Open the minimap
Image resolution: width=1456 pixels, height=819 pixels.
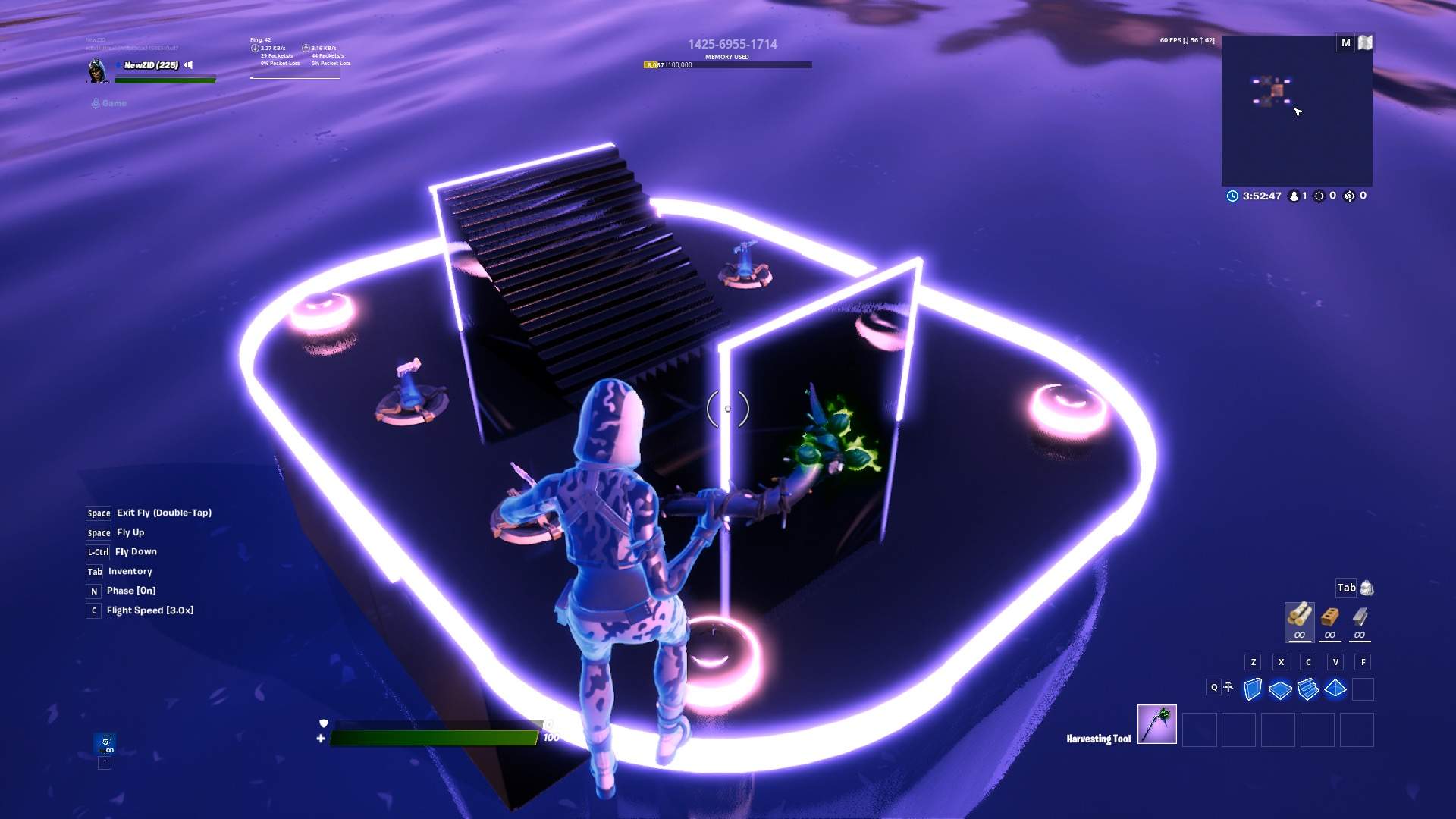pyautogui.click(x=1296, y=111)
